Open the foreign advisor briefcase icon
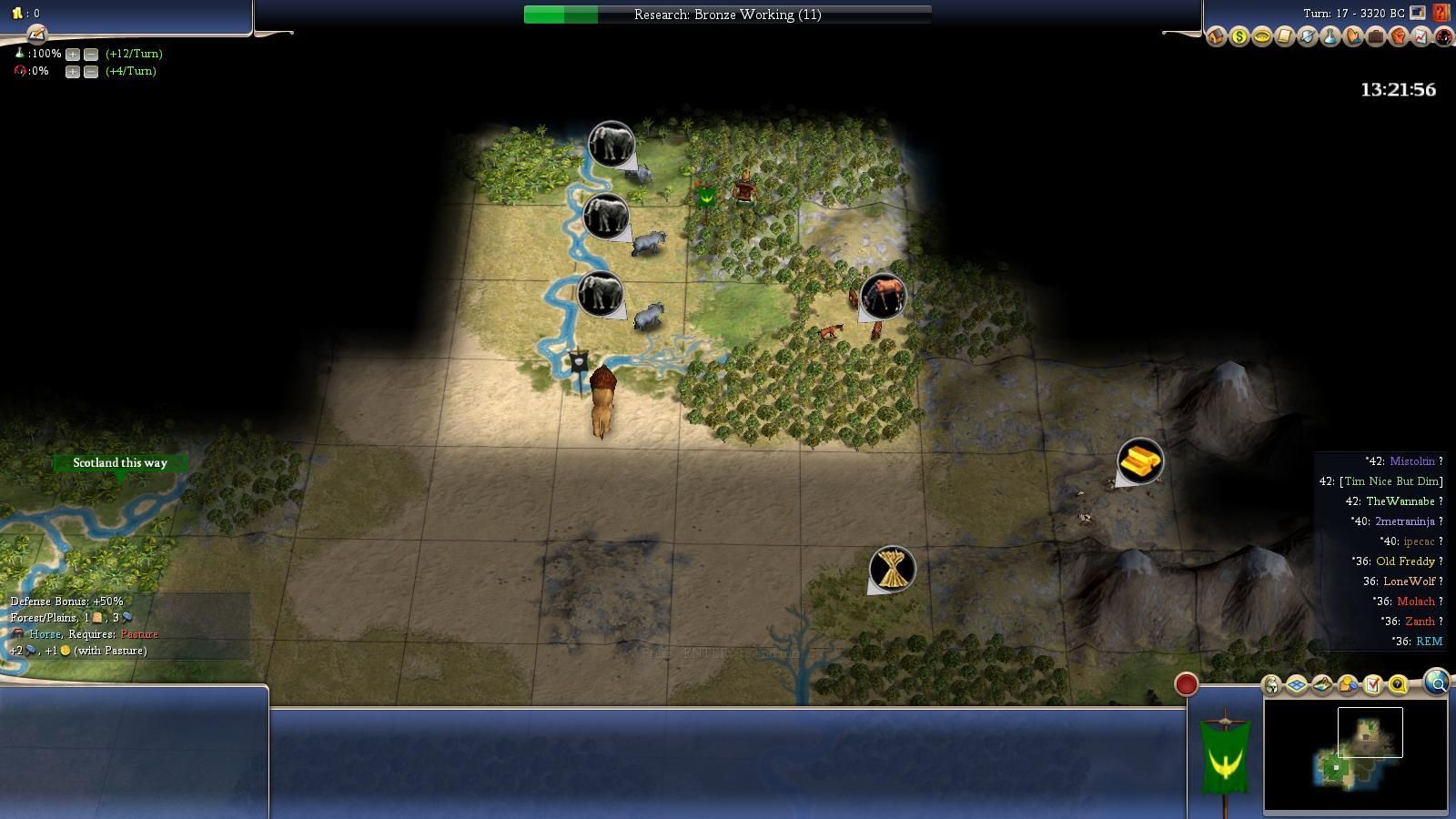 (1375, 36)
